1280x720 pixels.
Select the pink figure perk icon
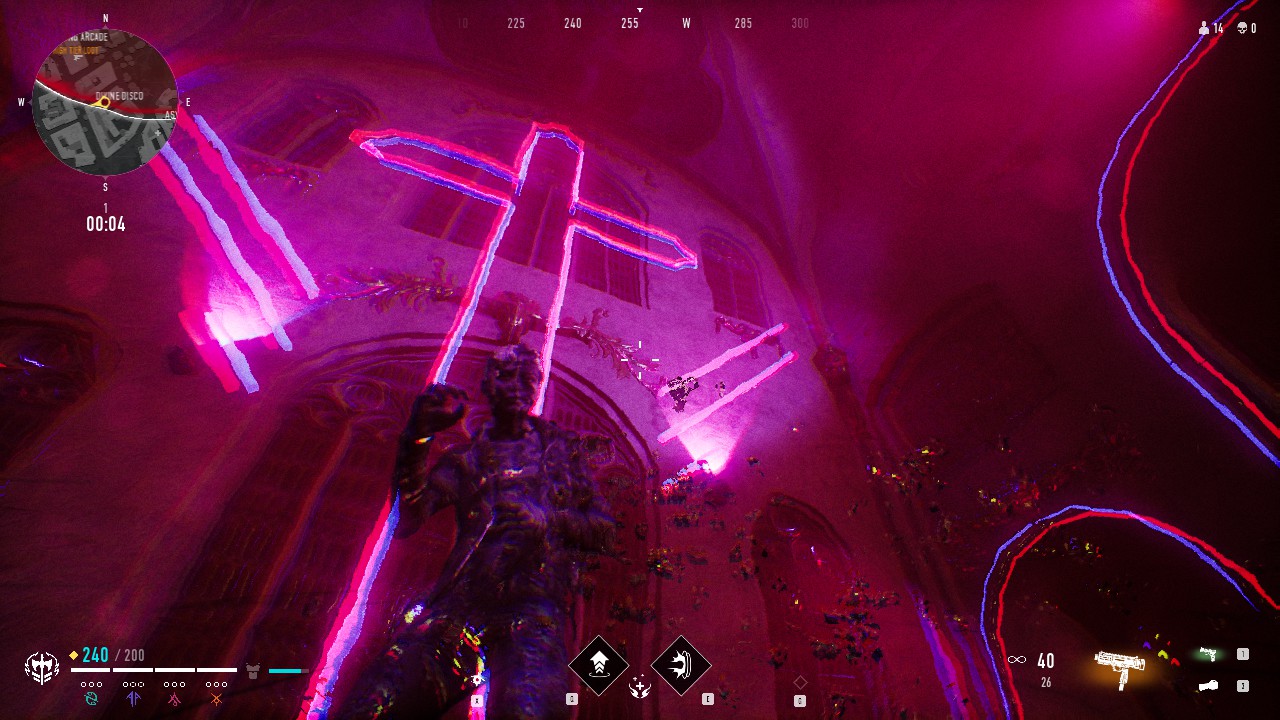(175, 697)
